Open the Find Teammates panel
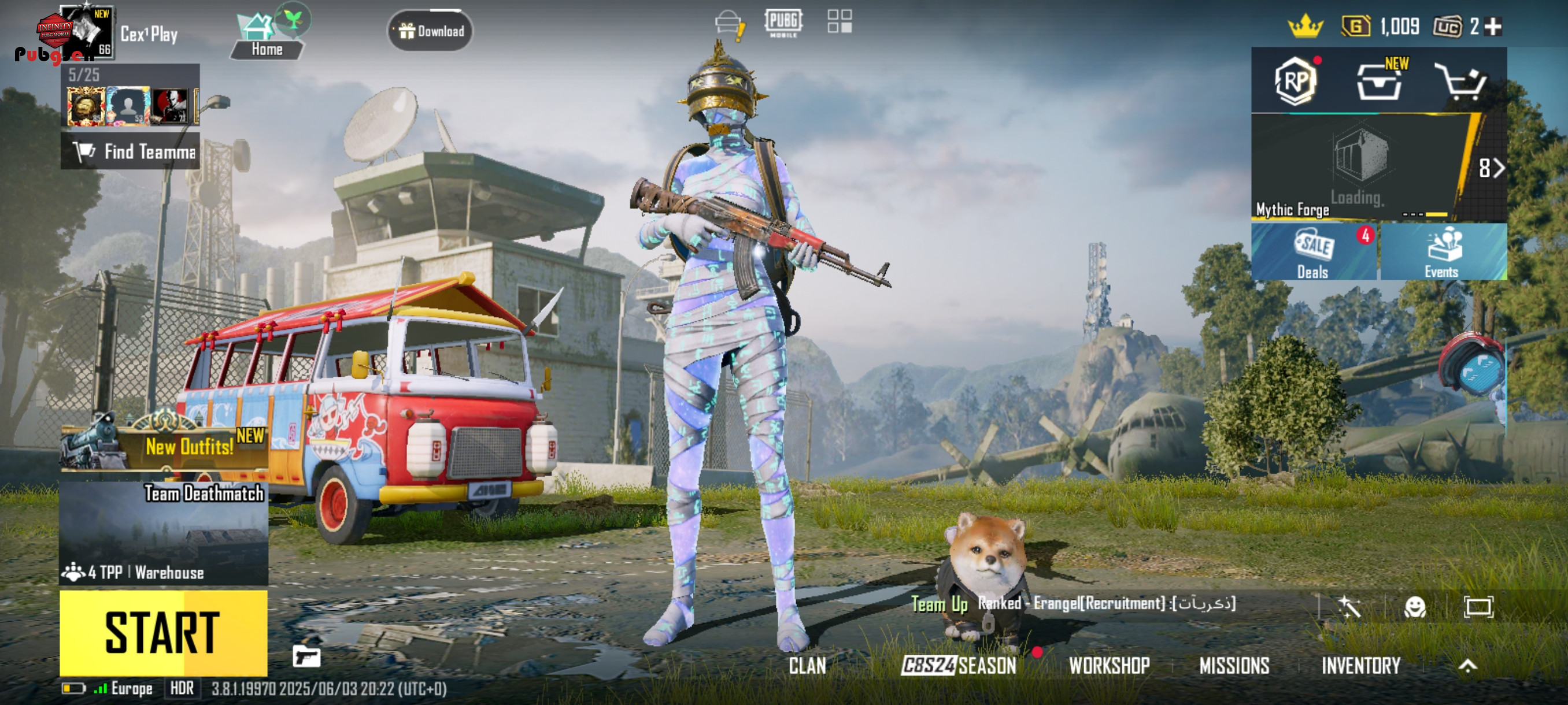 tap(130, 151)
